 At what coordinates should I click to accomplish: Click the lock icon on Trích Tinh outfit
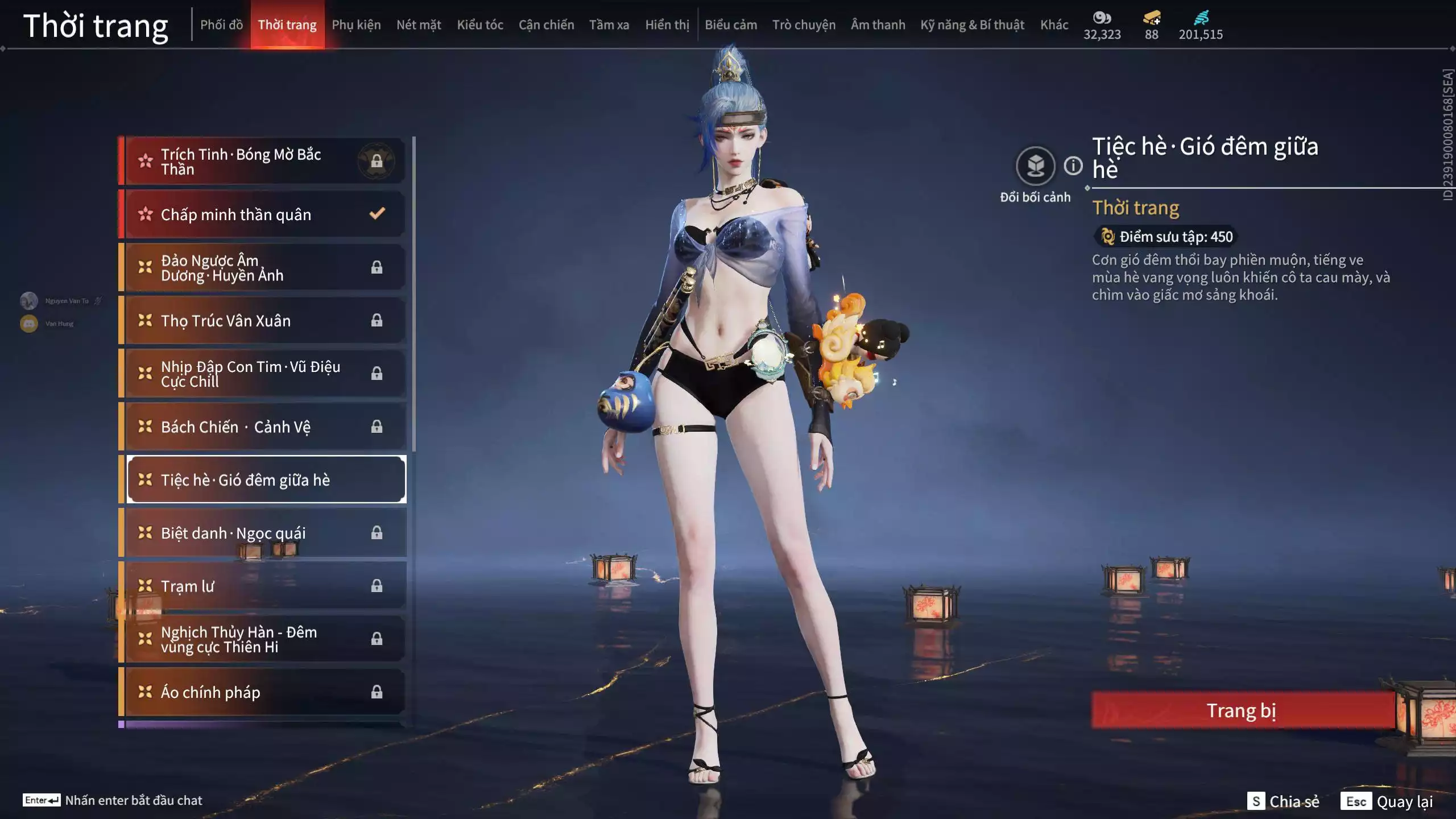point(378,161)
